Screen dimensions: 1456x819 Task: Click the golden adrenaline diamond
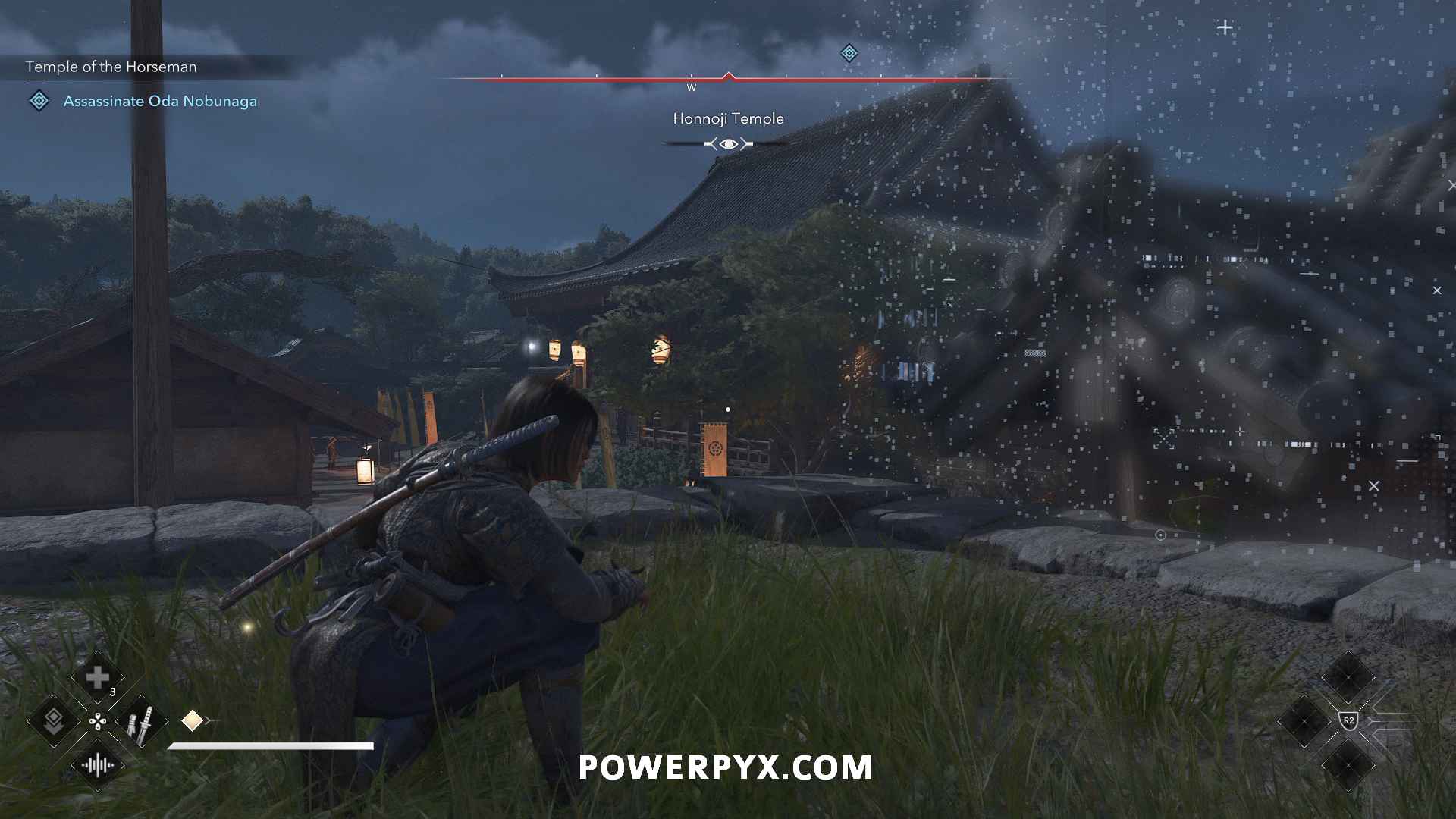click(x=192, y=720)
